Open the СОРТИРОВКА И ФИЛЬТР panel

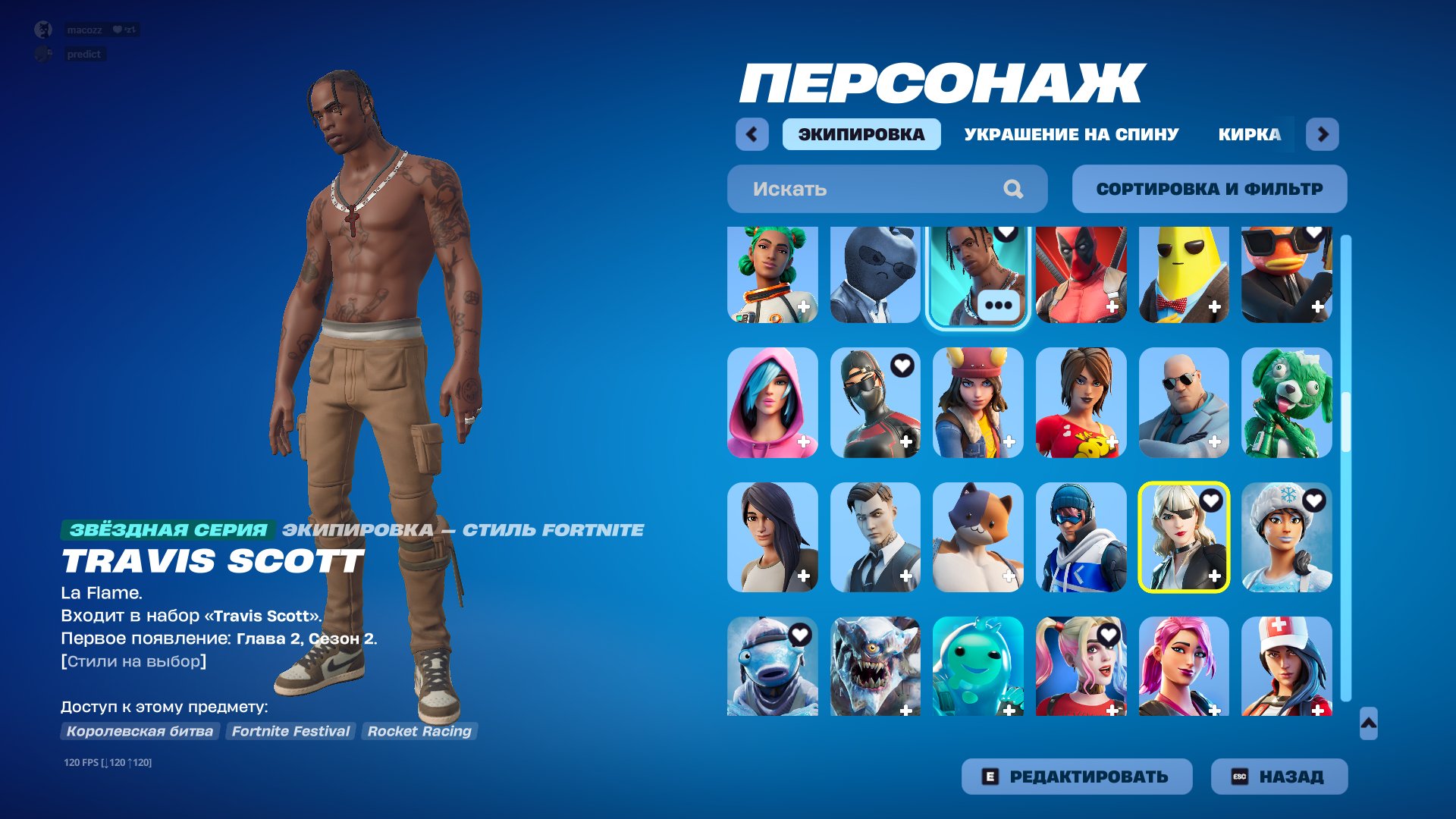(1208, 189)
